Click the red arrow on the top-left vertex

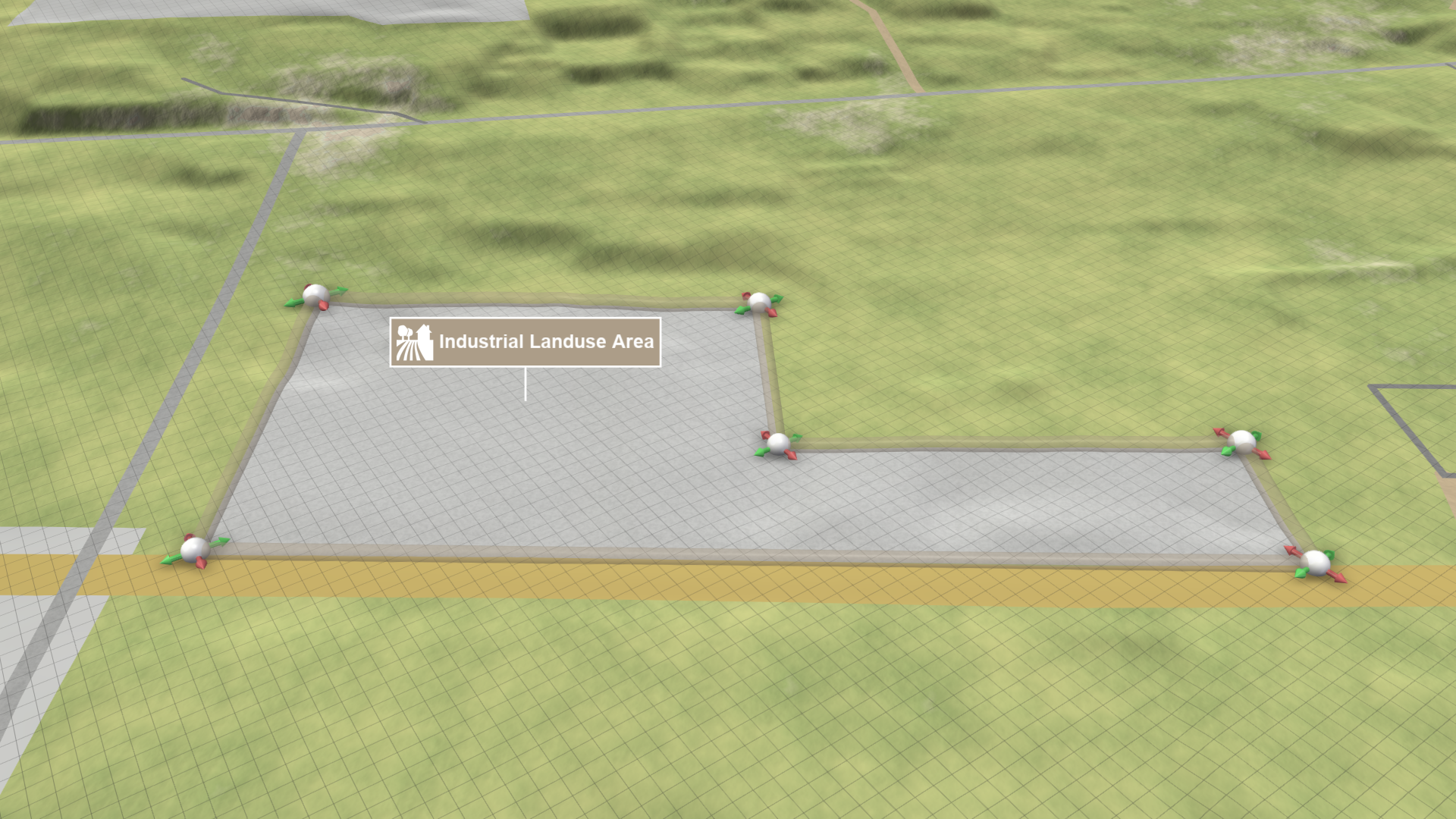click(x=323, y=306)
